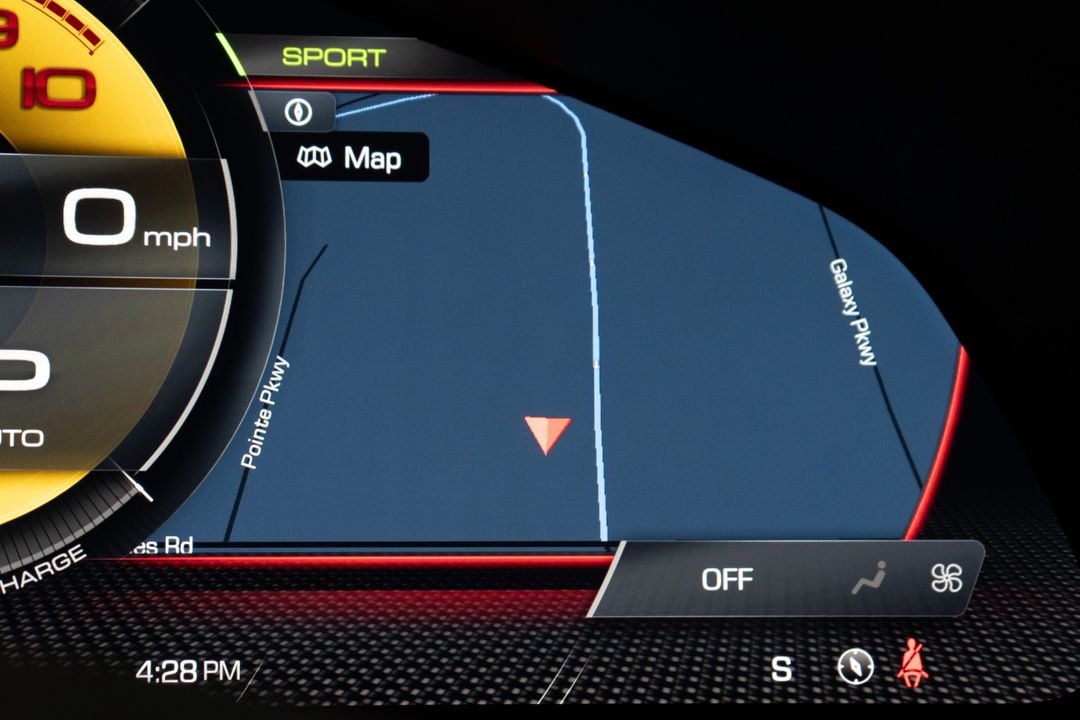Toggle the climate OFF indicator
This screenshot has width=1080, height=720.
pos(727,579)
